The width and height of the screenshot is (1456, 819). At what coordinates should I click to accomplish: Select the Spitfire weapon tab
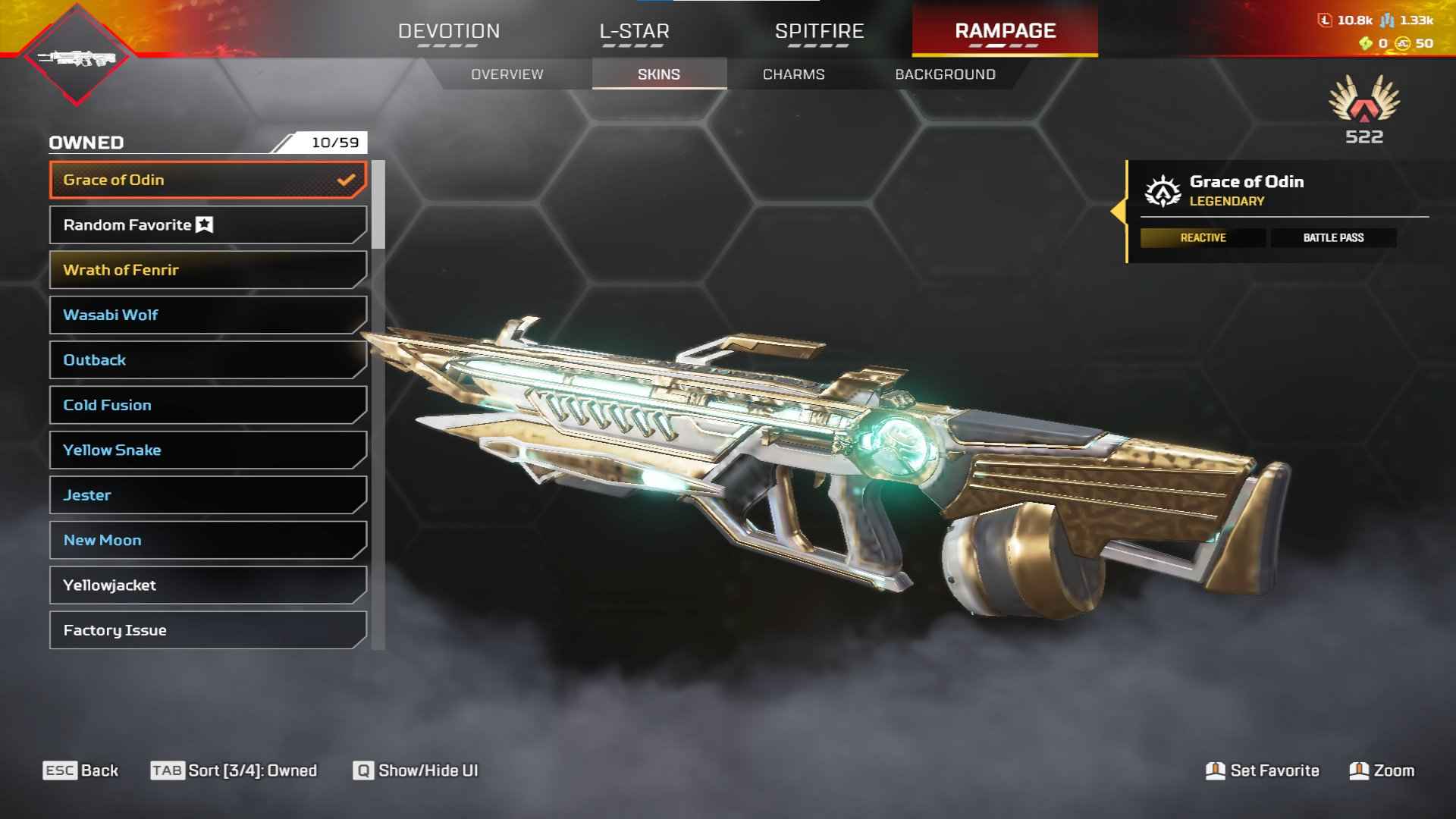click(x=819, y=32)
